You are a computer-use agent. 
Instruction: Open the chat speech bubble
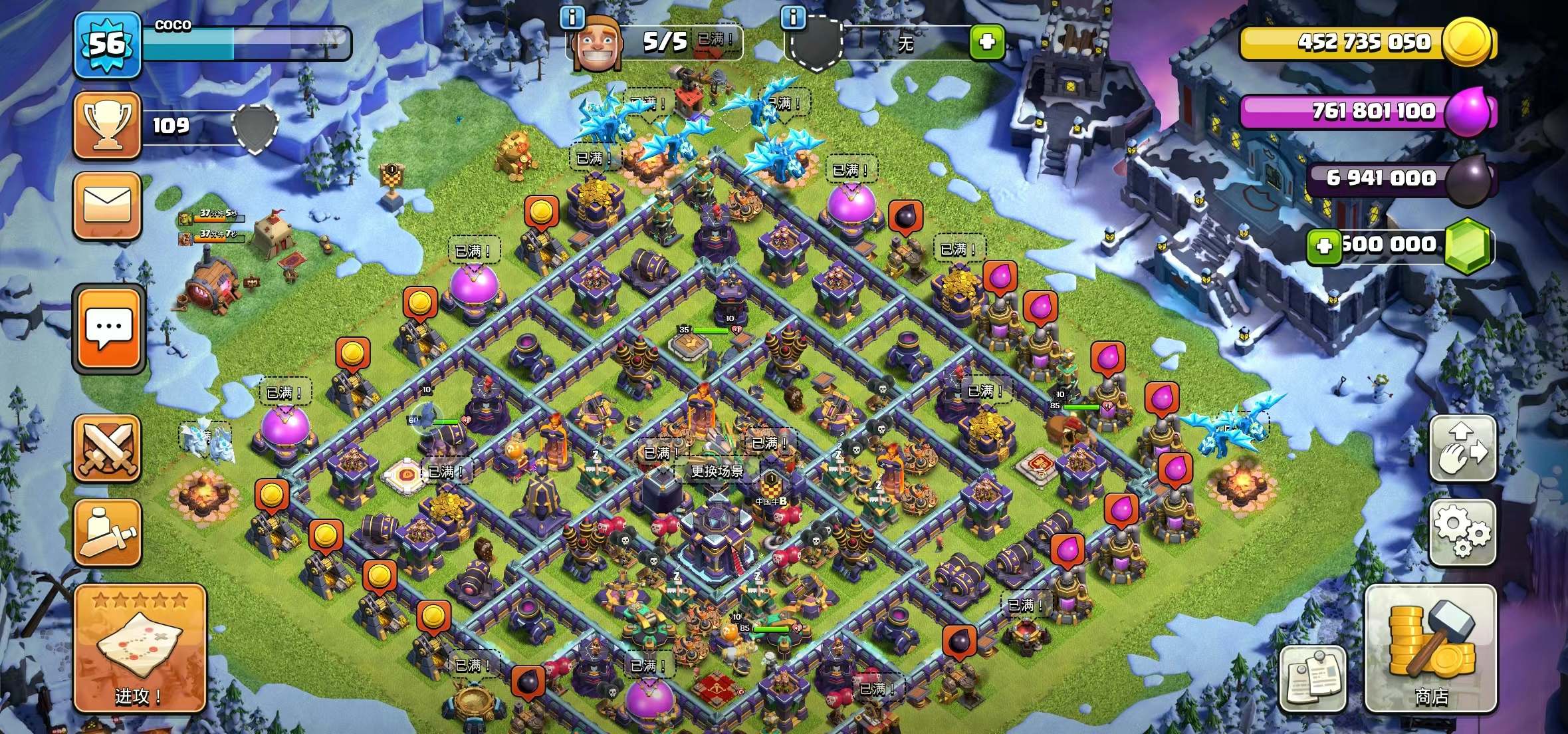click(109, 329)
